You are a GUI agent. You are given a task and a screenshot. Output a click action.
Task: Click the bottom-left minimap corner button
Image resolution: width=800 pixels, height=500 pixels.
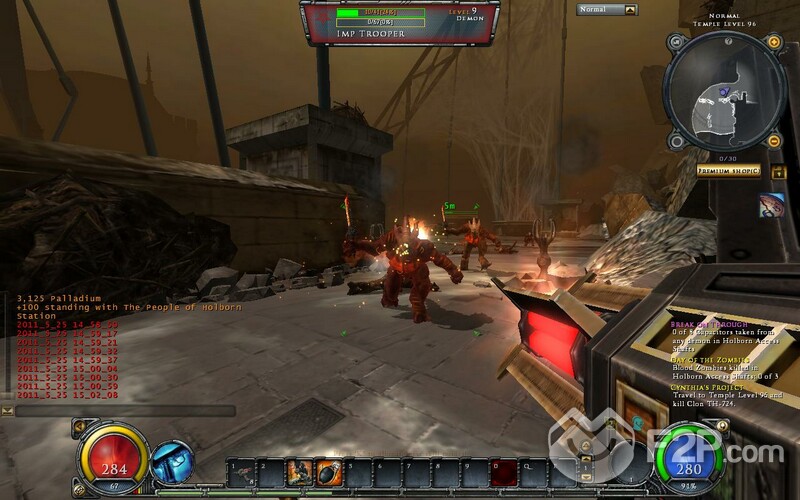click(x=675, y=141)
